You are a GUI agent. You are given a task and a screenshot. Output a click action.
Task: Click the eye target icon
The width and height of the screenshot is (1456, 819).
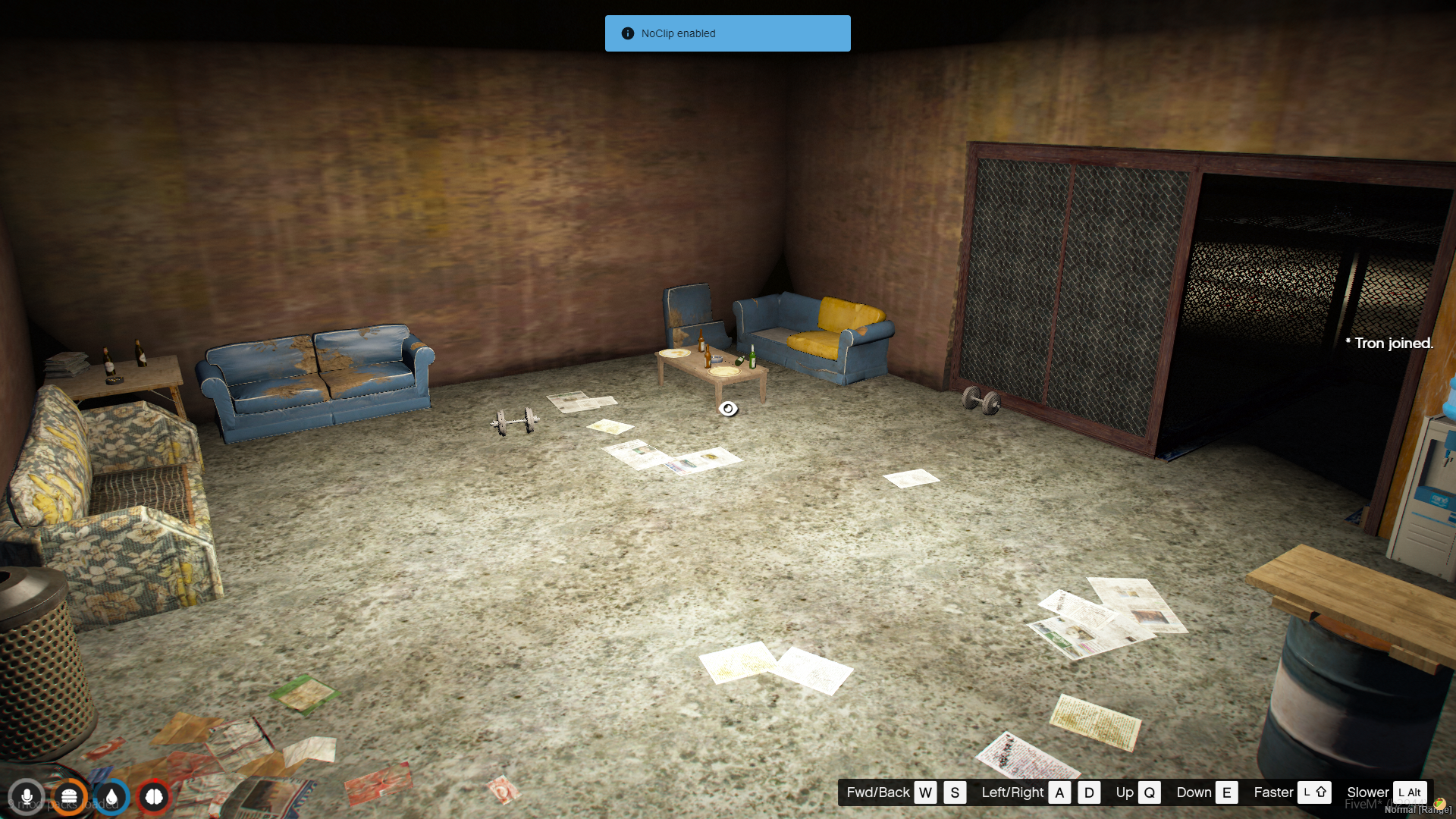point(728,409)
